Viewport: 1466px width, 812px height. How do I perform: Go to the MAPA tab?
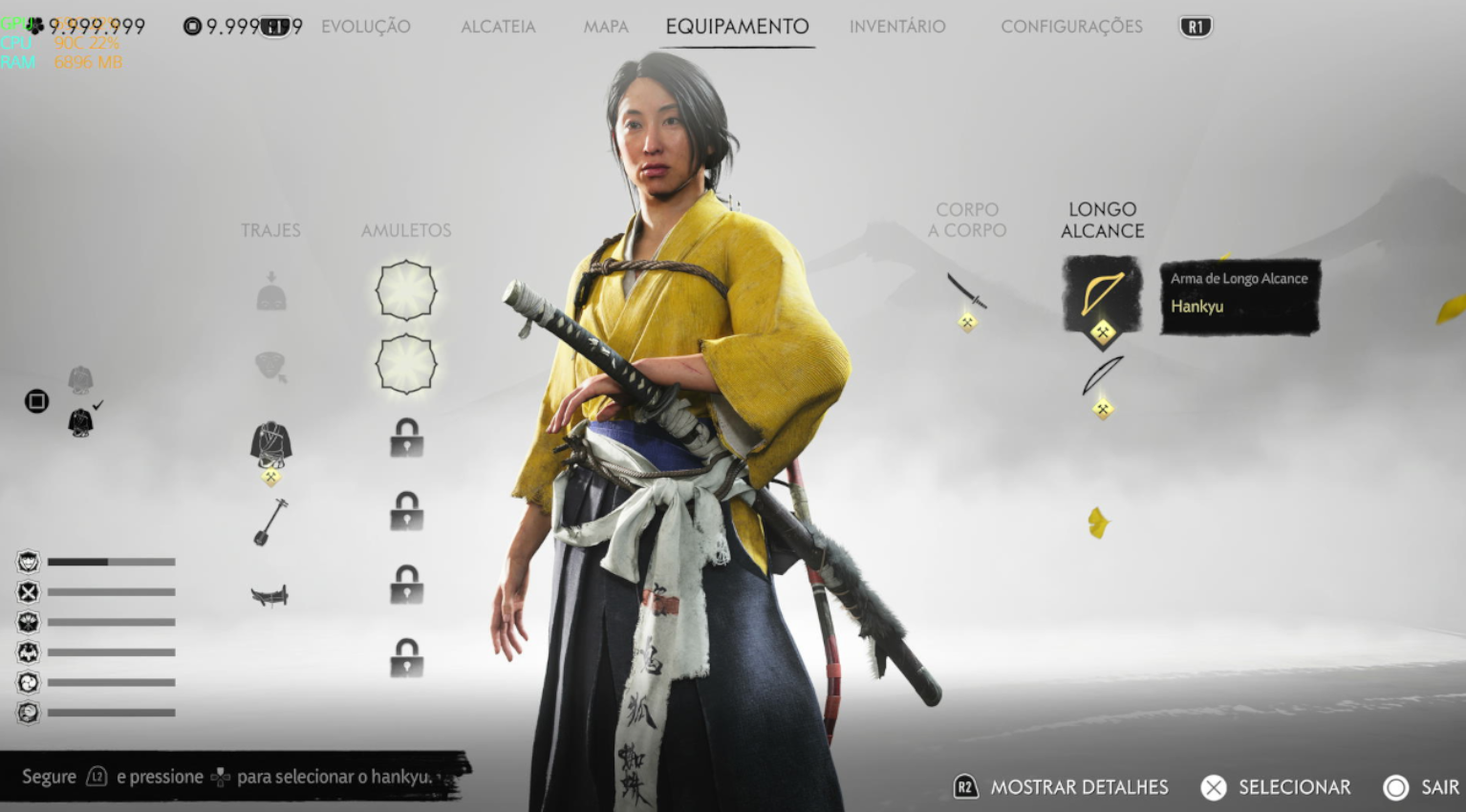tap(606, 27)
